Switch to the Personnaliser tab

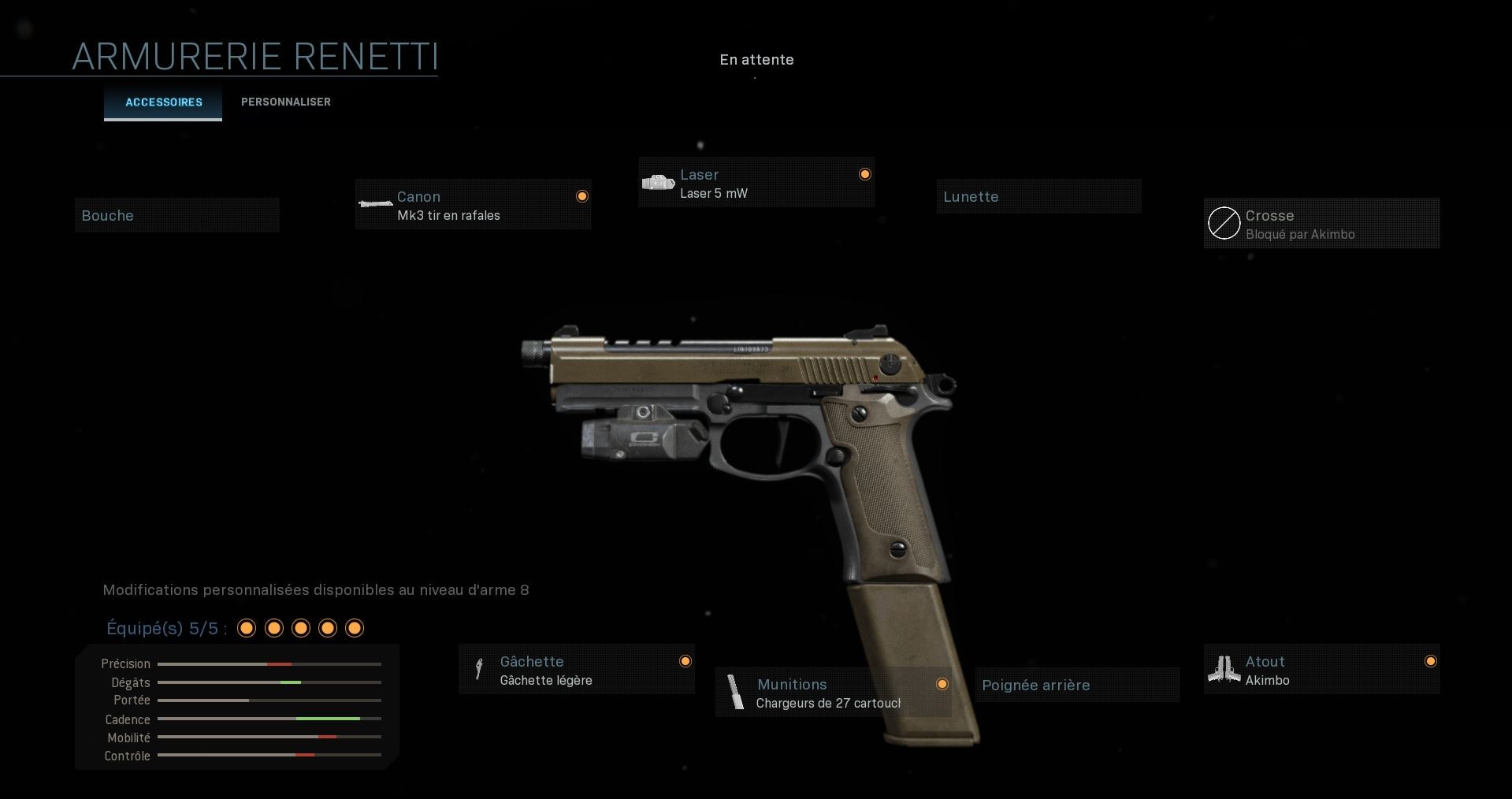(x=285, y=102)
